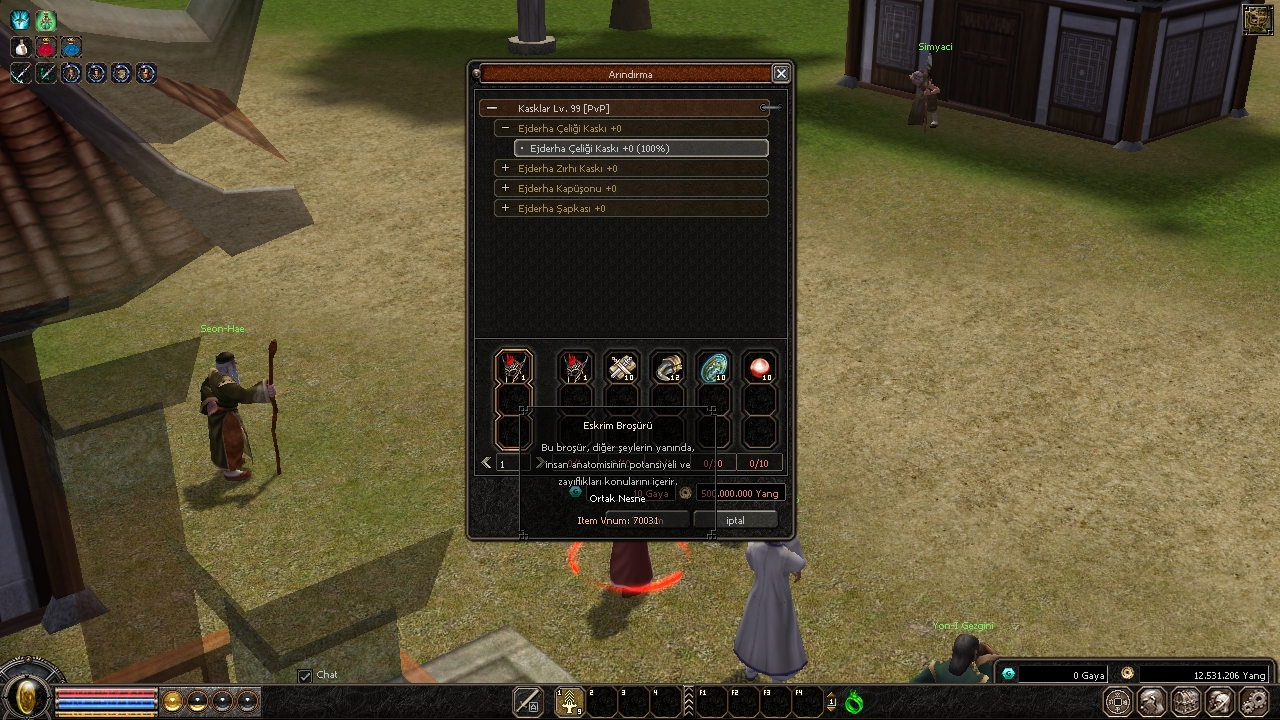The width and height of the screenshot is (1280, 720).
Task: Open the minimap button in top-right corner
Action: click(1257, 20)
